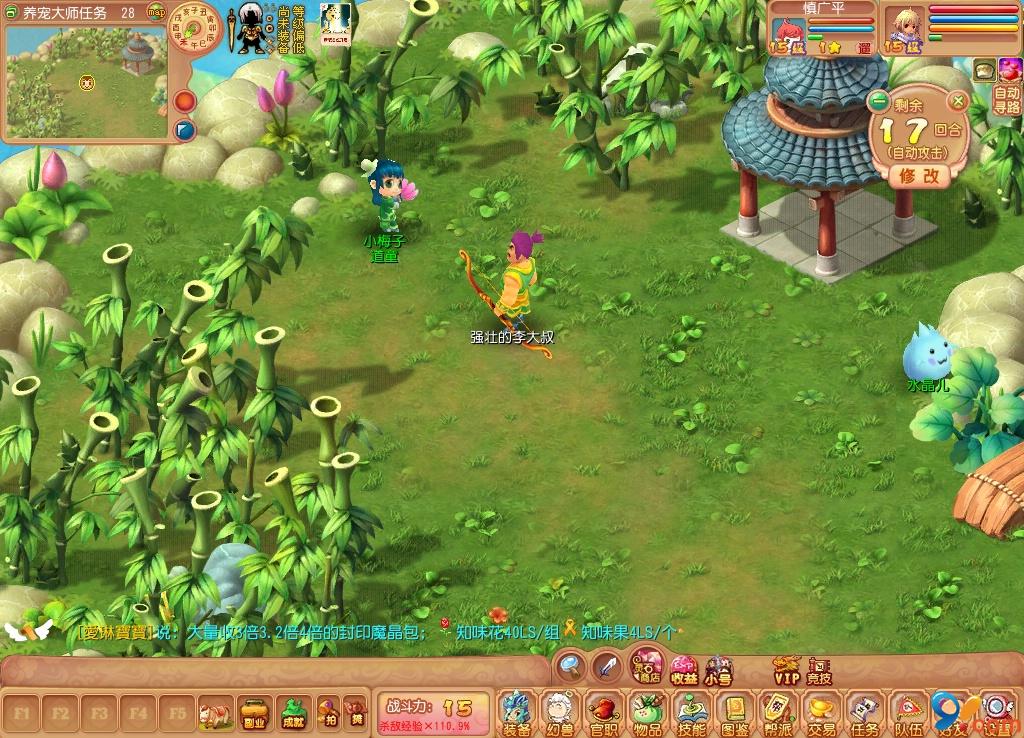Open the 收益 EXP earnings icon
Image resolution: width=1024 pixels, height=738 pixels.
point(684,670)
